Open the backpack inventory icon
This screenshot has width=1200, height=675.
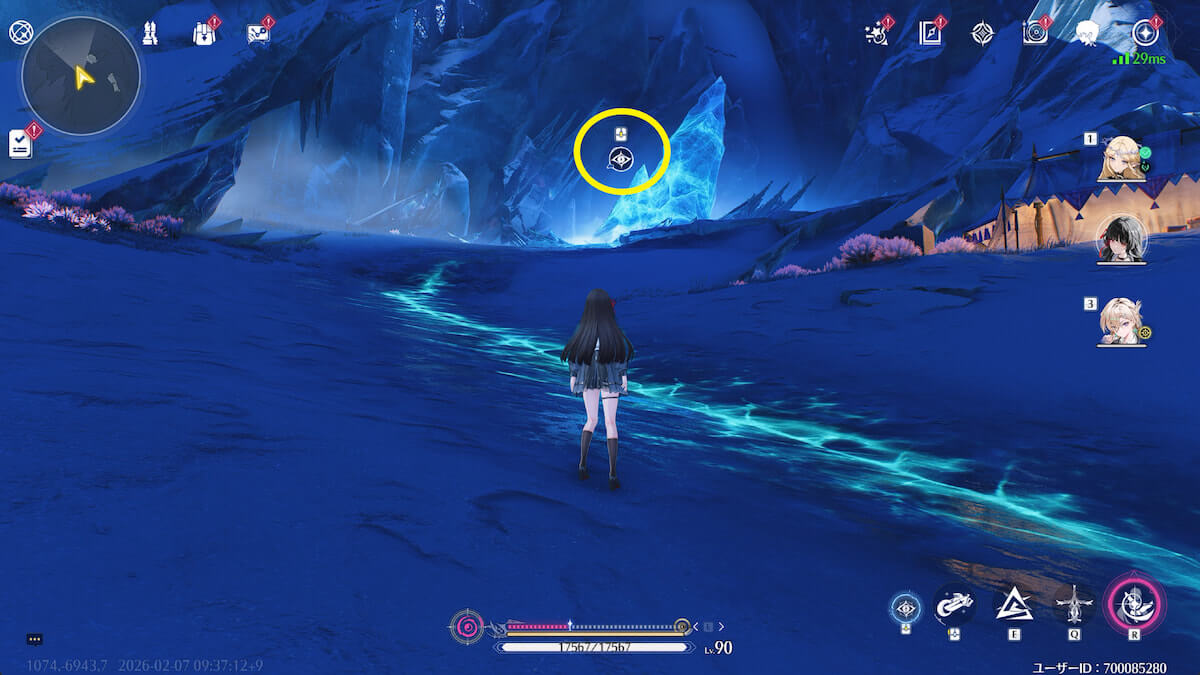[x=203, y=33]
